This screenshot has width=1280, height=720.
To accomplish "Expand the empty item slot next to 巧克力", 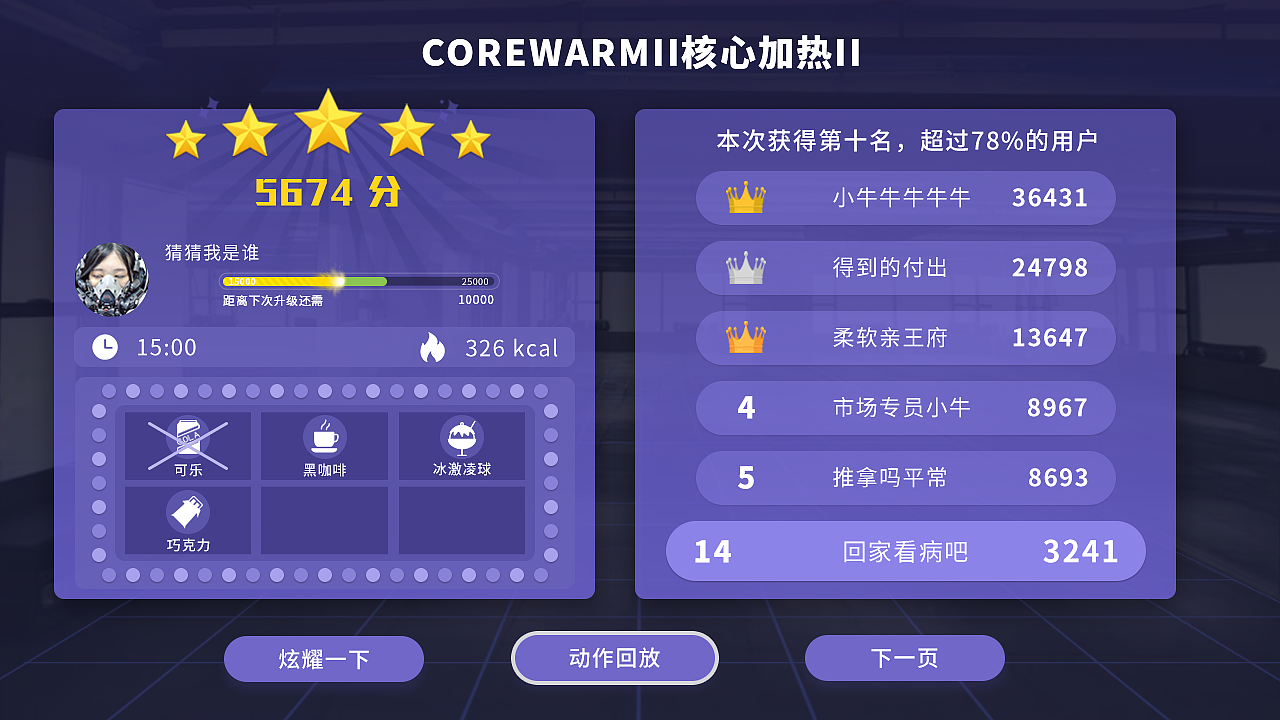I will [x=324, y=519].
